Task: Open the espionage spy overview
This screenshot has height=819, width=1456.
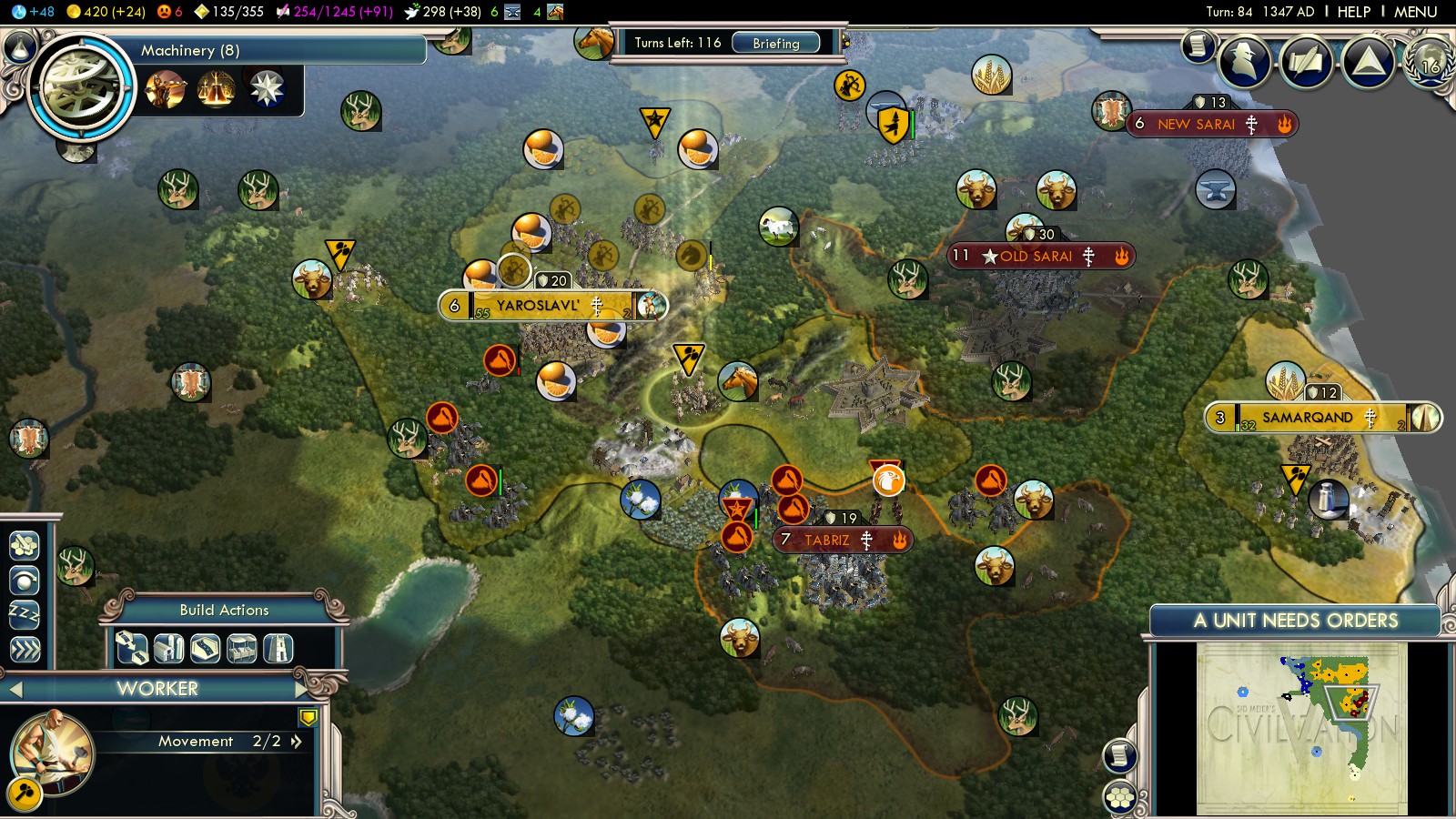Action: (1244, 62)
